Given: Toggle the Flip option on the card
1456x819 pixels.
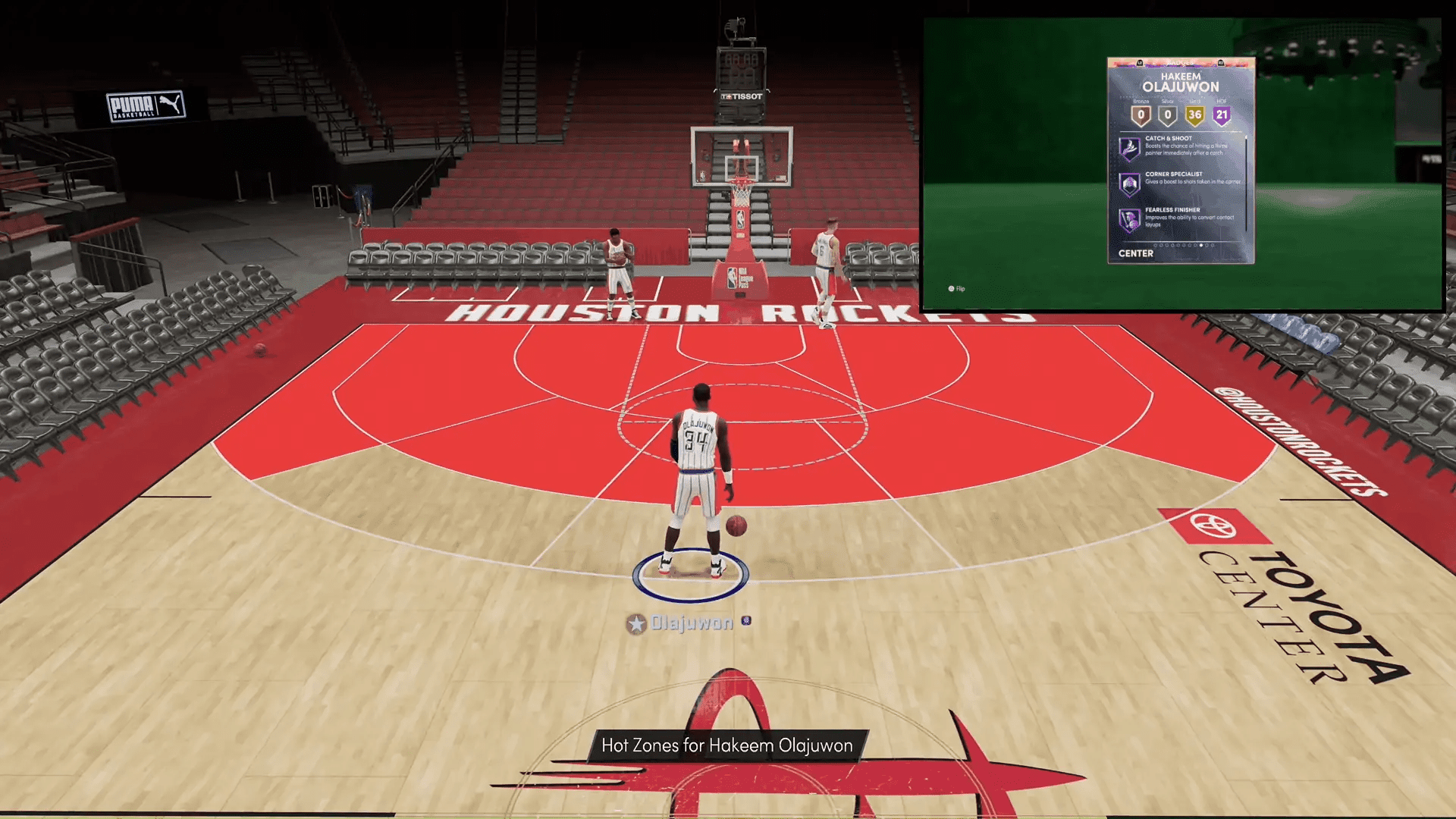Looking at the screenshot, I should tap(955, 289).
